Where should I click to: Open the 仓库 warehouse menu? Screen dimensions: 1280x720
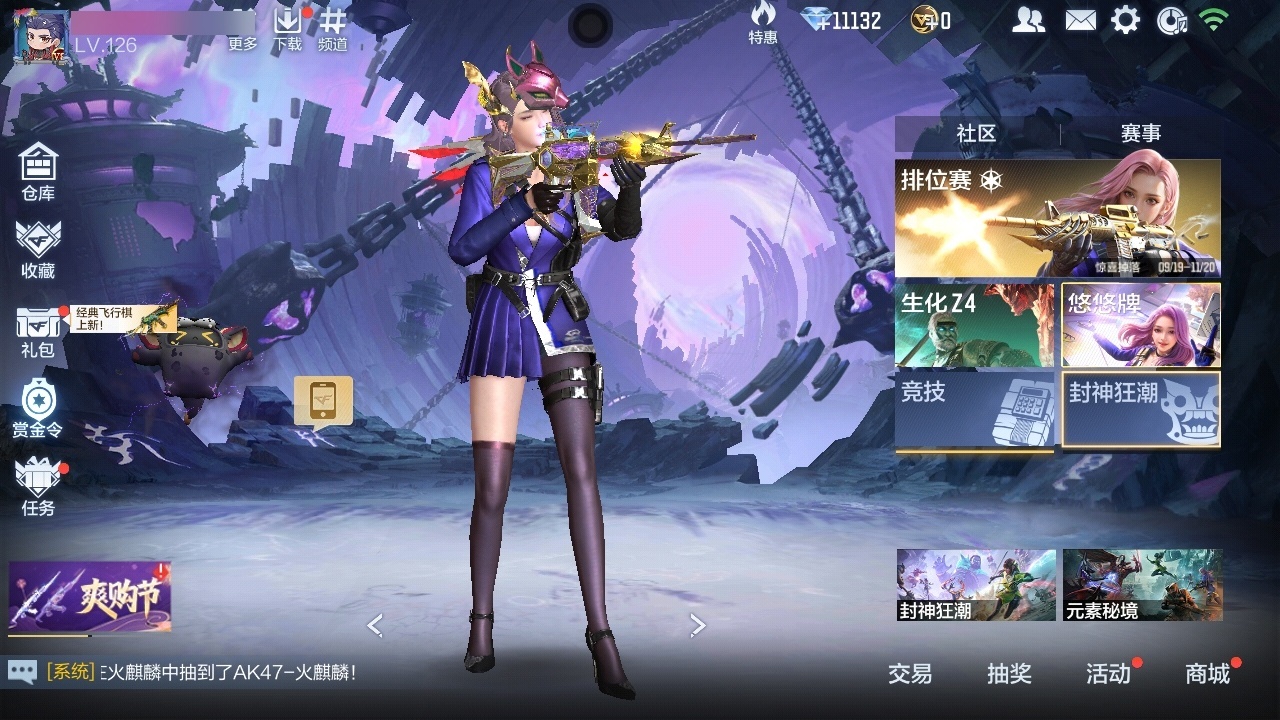coord(38,171)
